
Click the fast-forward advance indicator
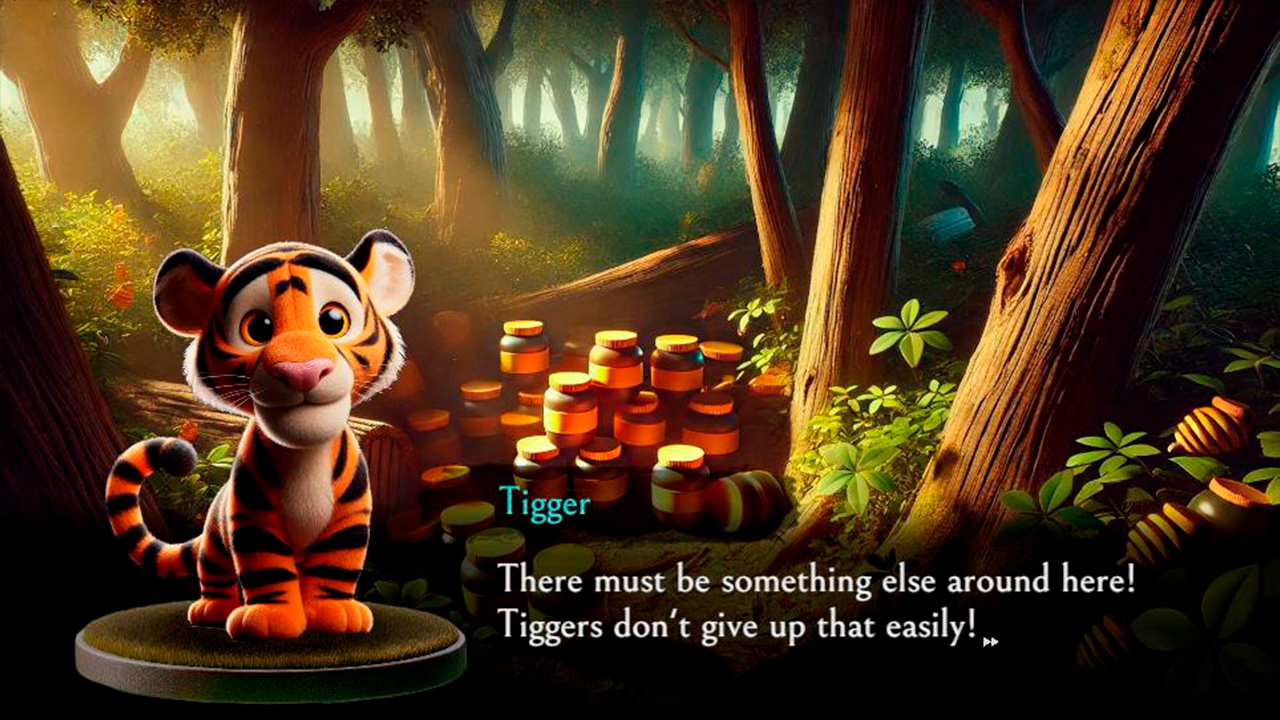(x=990, y=641)
